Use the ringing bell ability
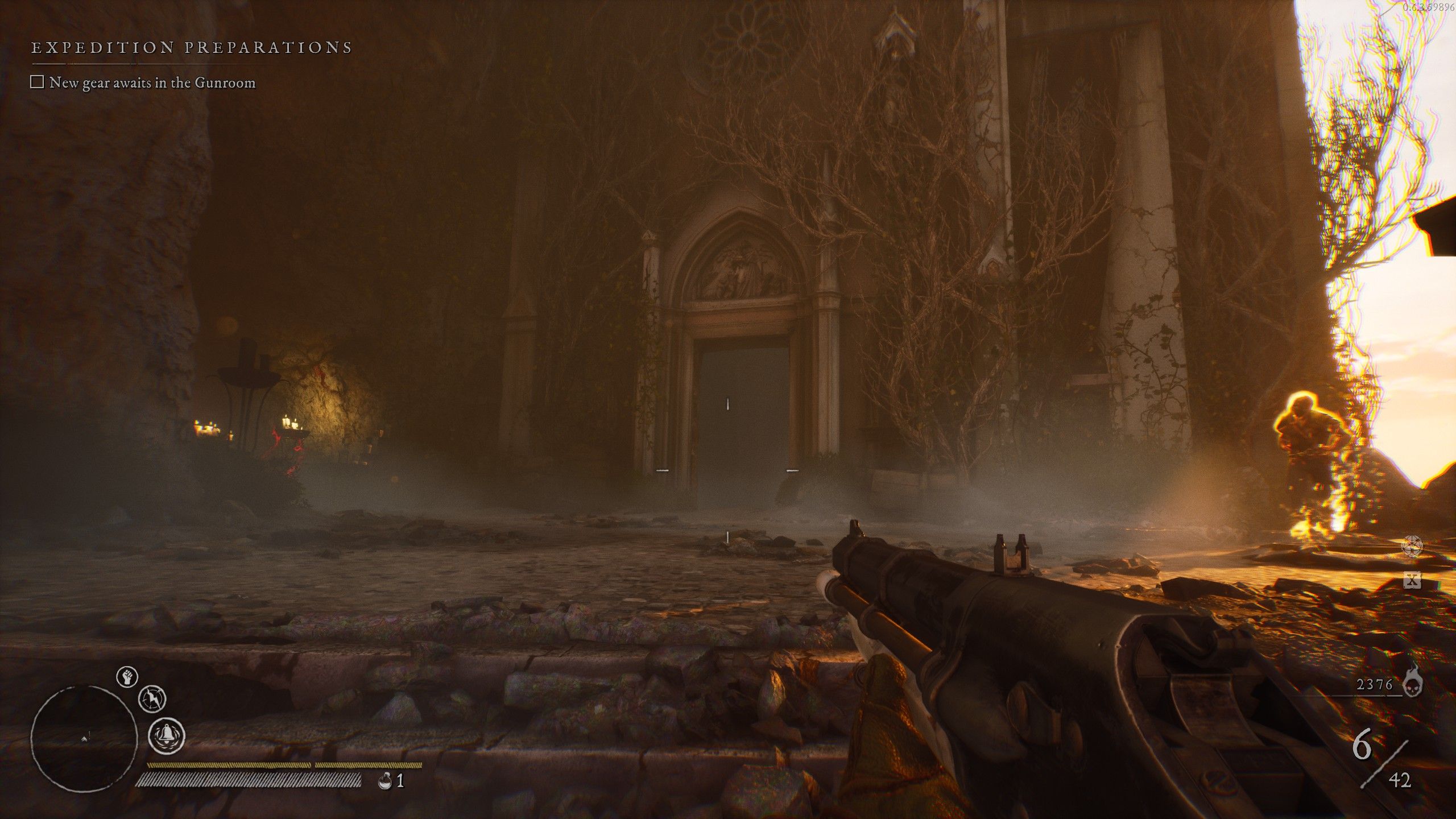Screen dimensions: 1456x819 [x=167, y=736]
